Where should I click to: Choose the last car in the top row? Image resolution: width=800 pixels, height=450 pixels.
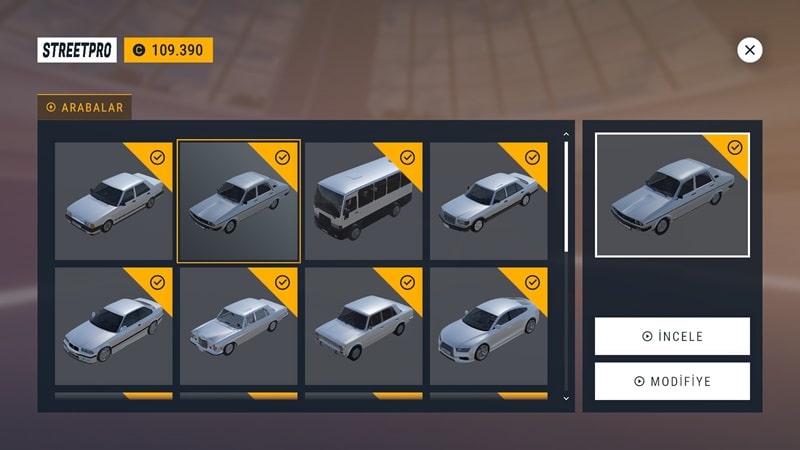tap(488, 201)
